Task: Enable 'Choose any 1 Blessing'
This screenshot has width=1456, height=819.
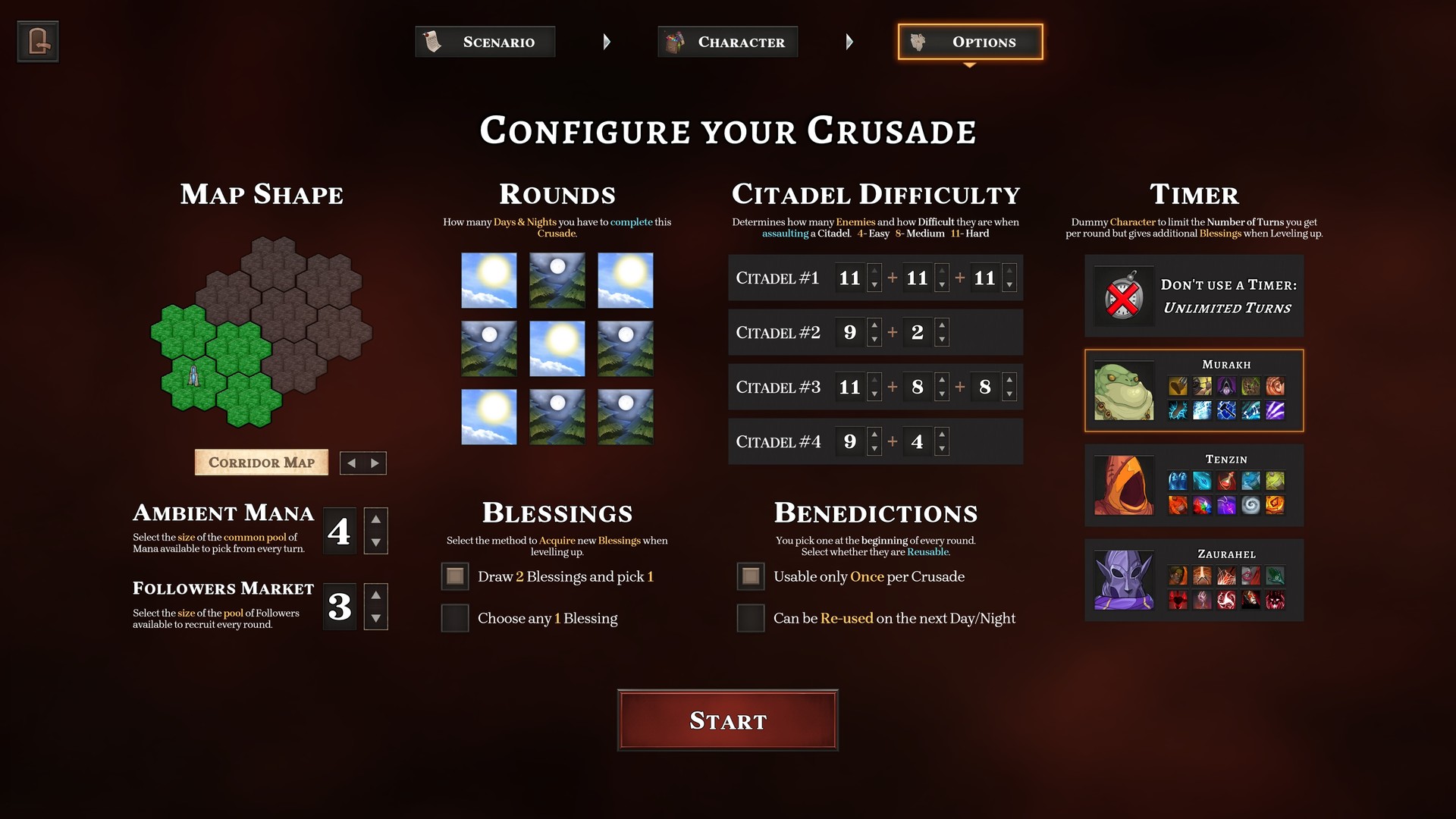Action: (454, 618)
